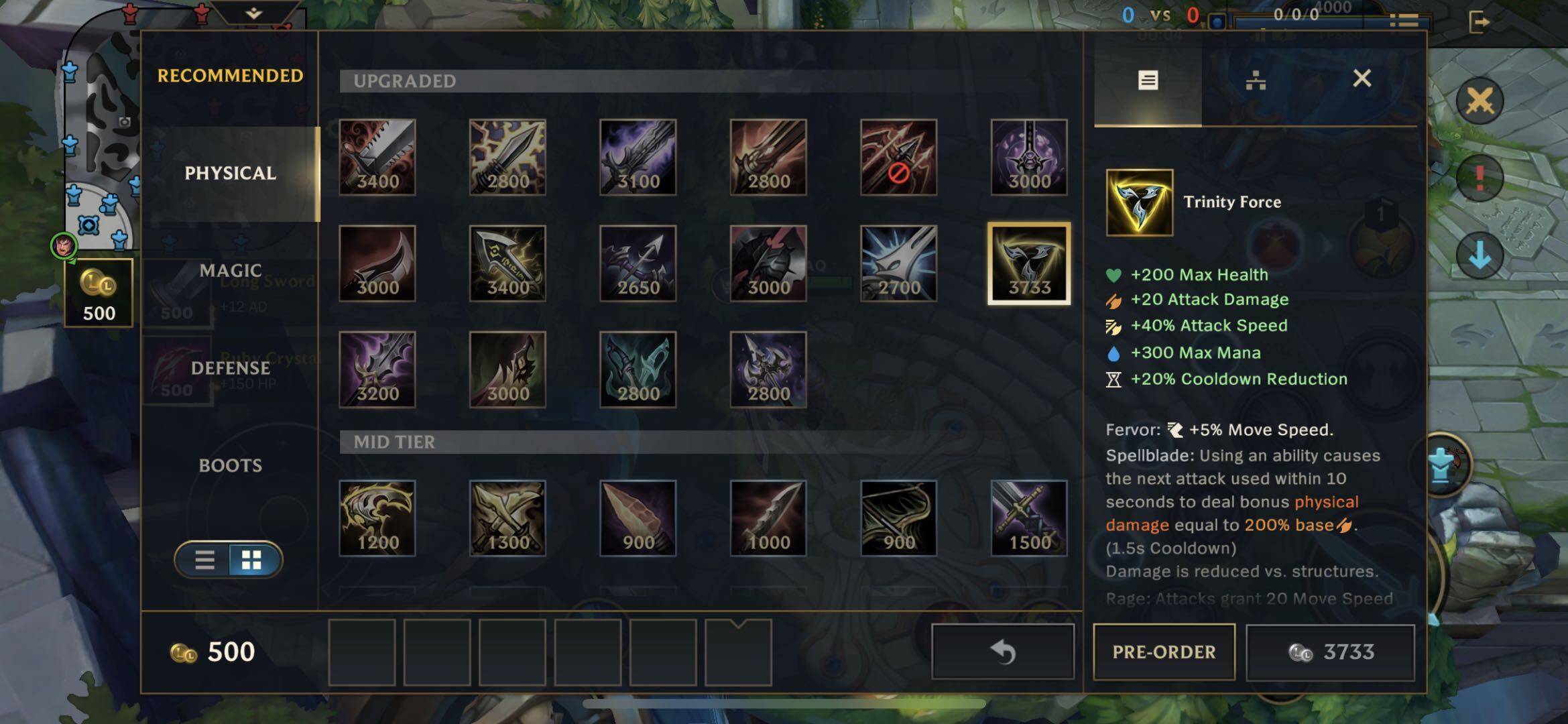Open the scoreboard list icon
The image size is (1568, 724).
(1403, 21)
